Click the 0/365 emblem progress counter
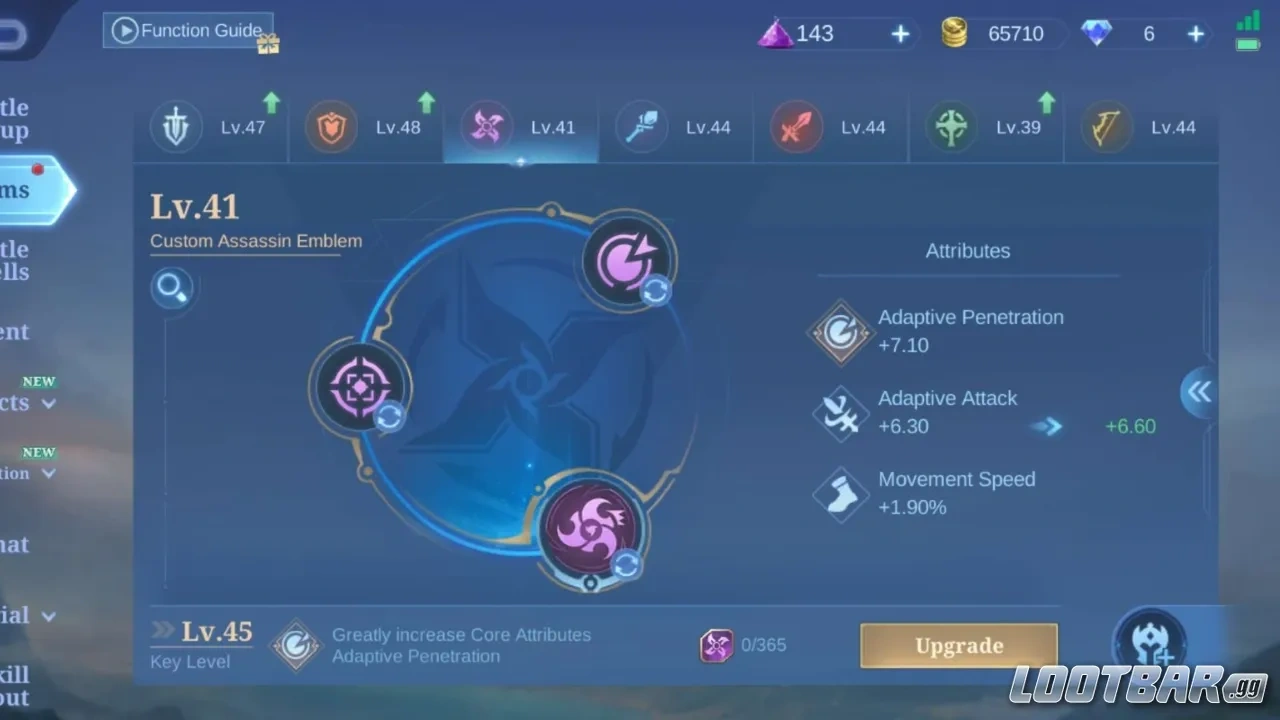The image size is (1280, 720). click(x=745, y=645)
